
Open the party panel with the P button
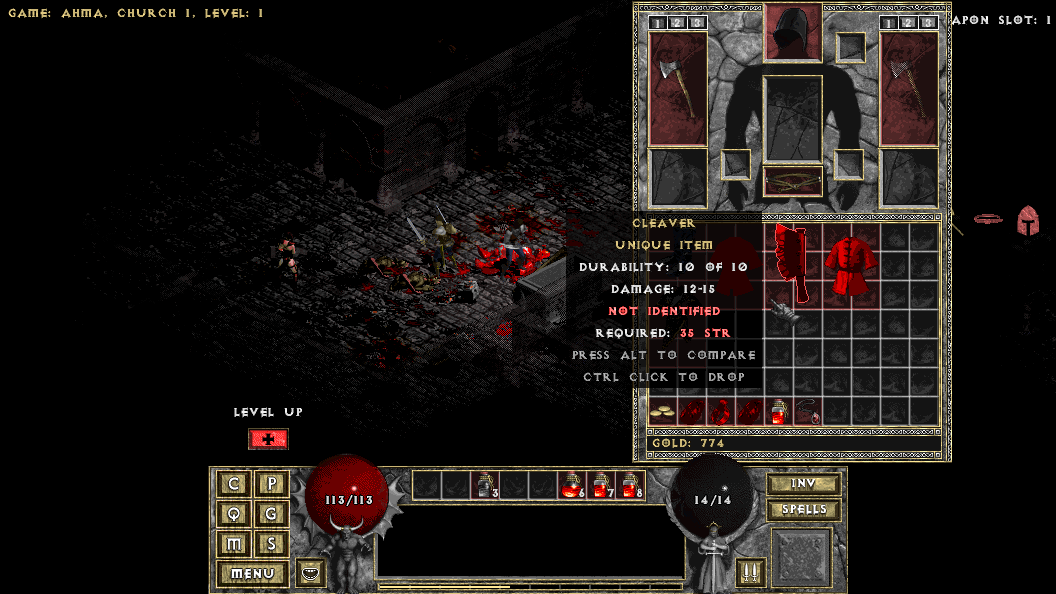271,484
